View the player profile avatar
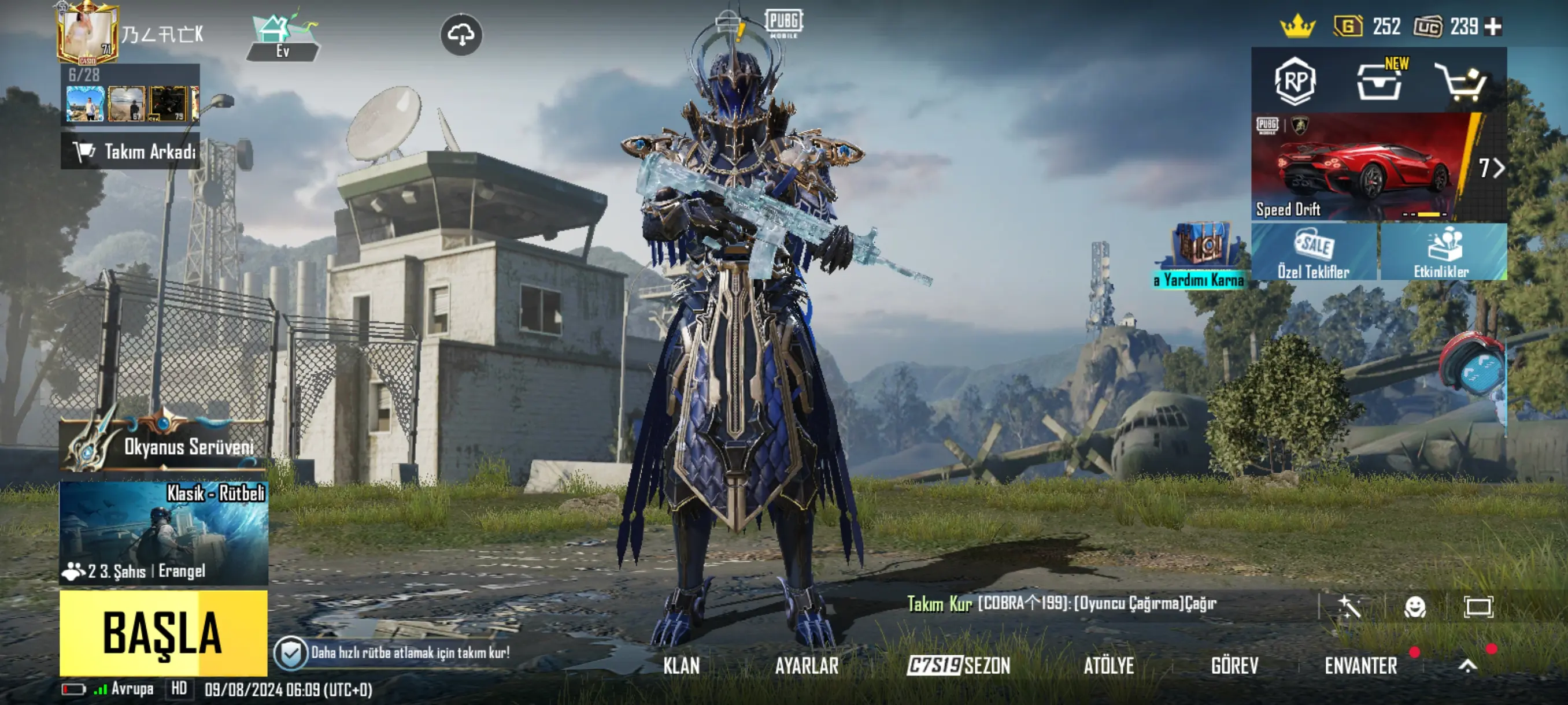 (x=87, y=33)
